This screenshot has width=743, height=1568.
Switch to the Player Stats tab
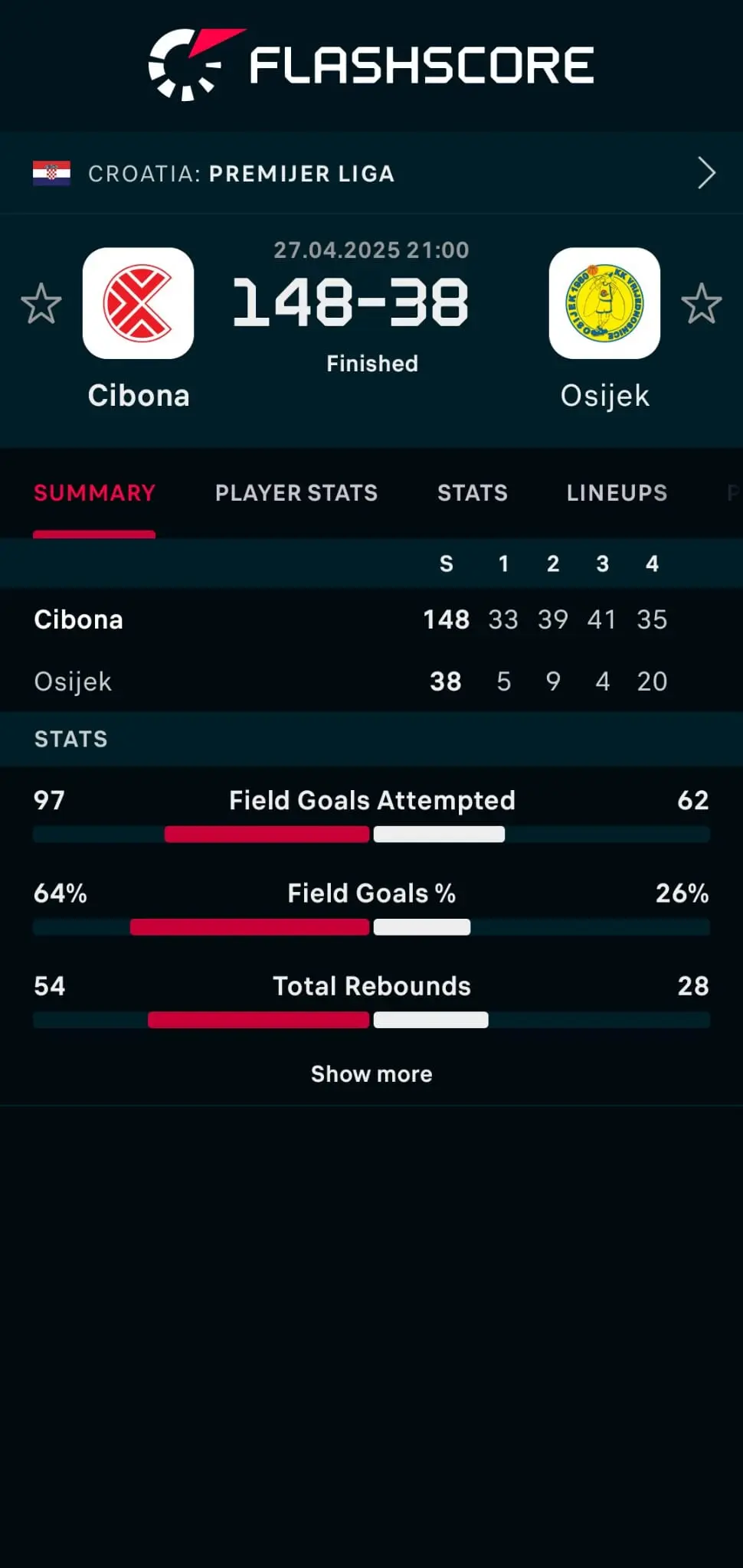pyautogui.click(x=296, y=493)
